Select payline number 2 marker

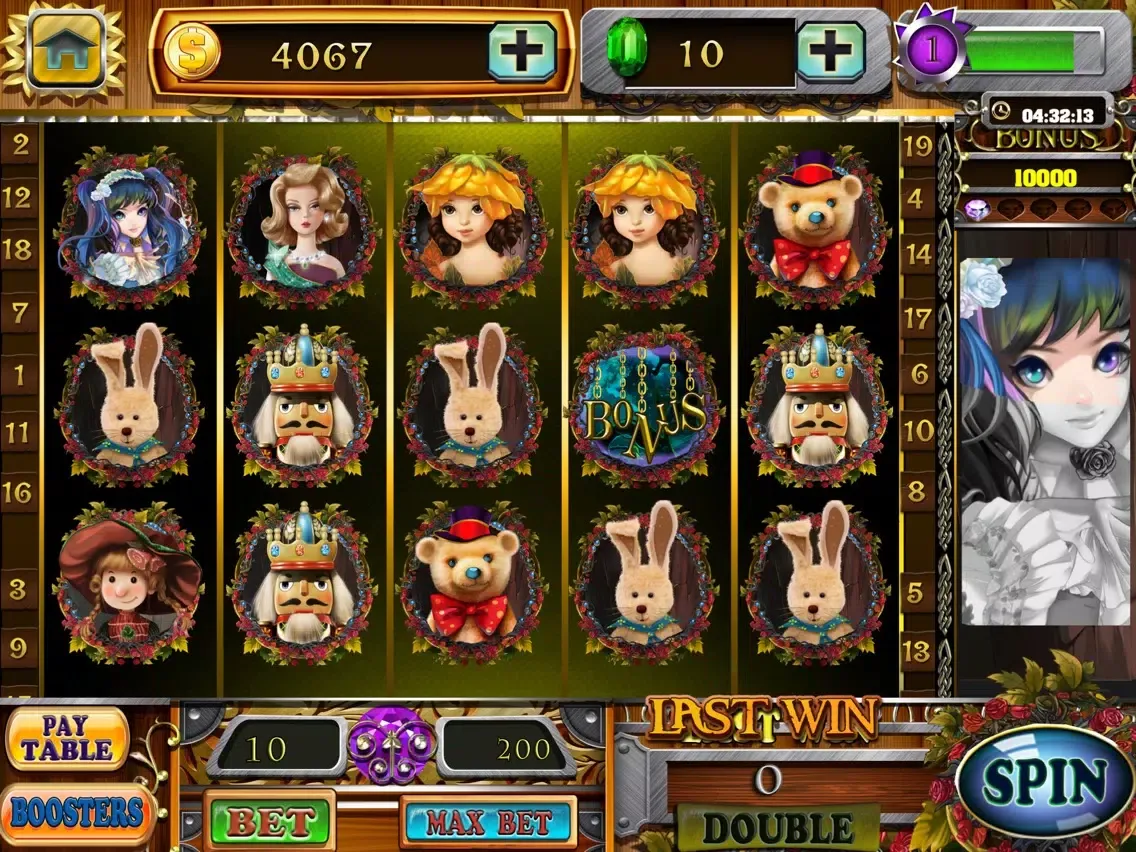20,144
